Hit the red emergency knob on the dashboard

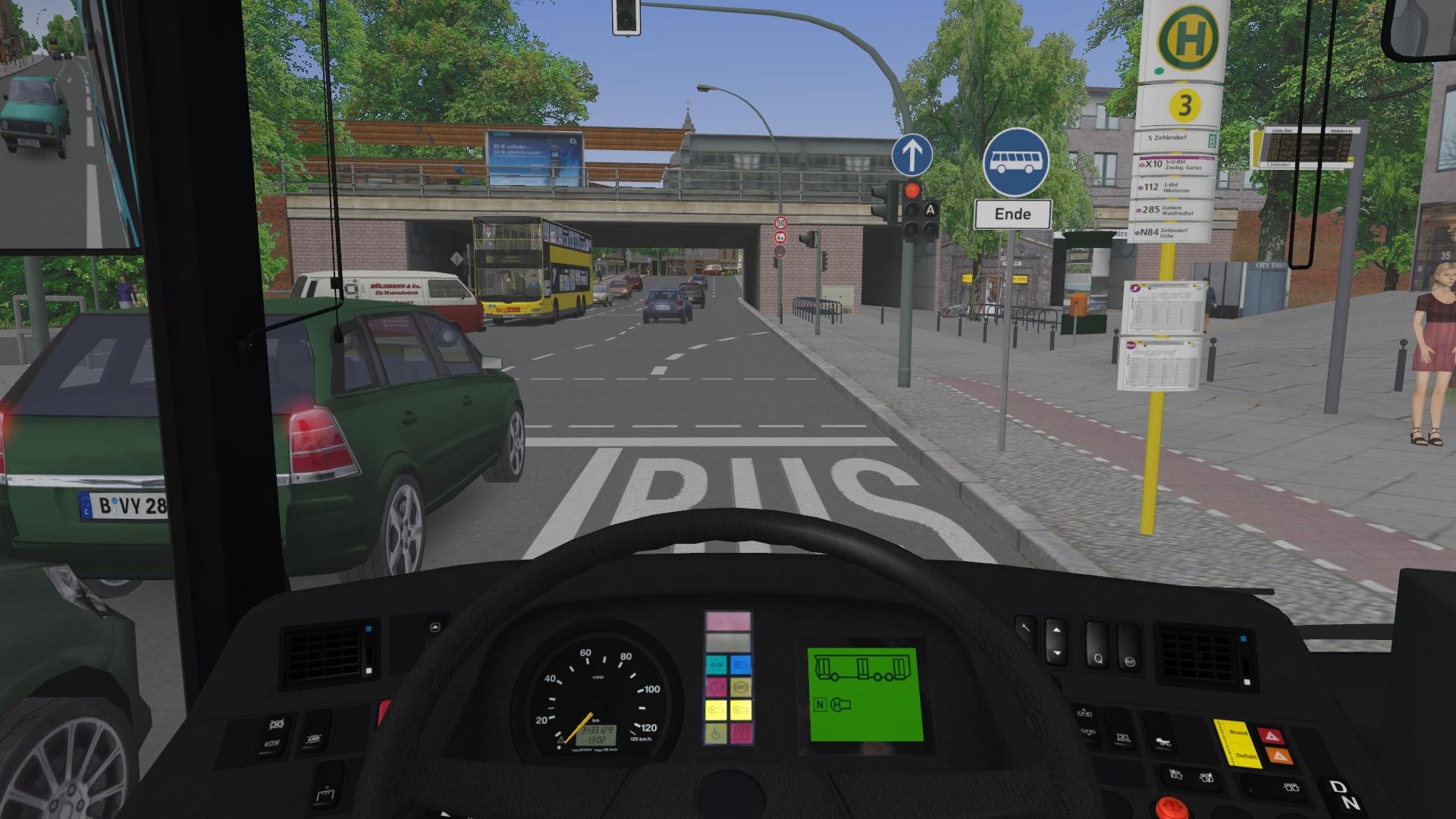pyautogui.click(x=1170, y=807)
